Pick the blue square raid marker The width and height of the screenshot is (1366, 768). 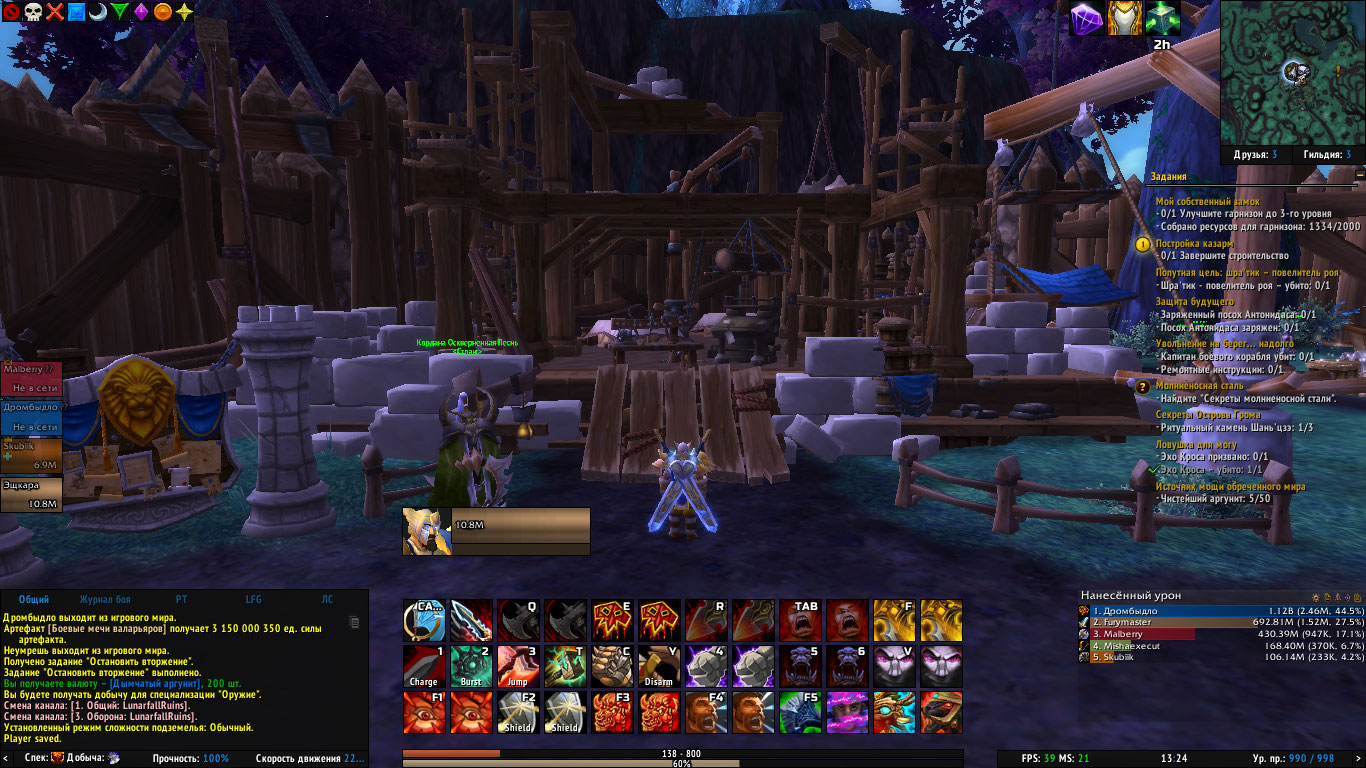coord(76,12)
